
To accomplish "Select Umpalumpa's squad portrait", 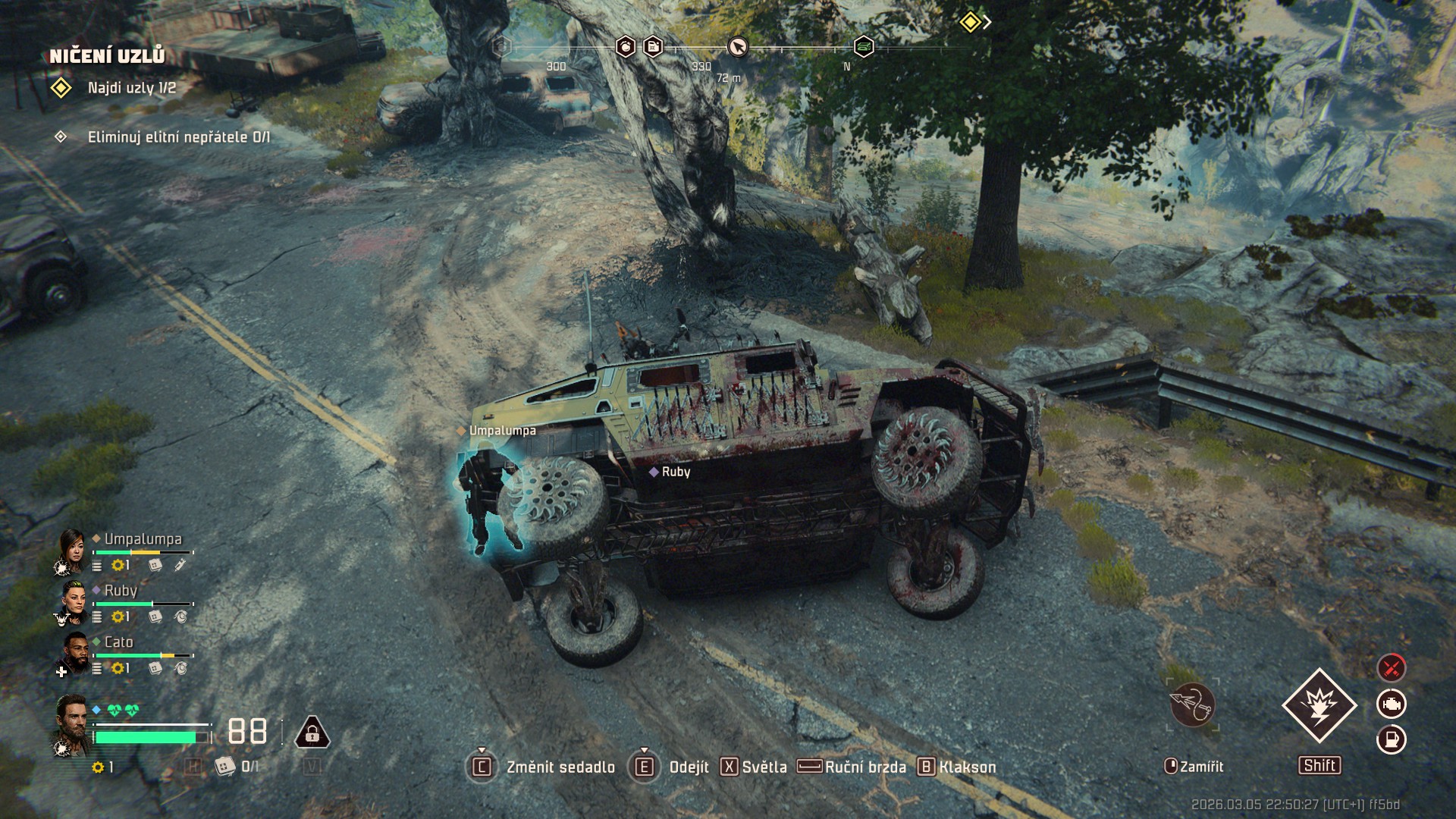I will coord(72,550).
